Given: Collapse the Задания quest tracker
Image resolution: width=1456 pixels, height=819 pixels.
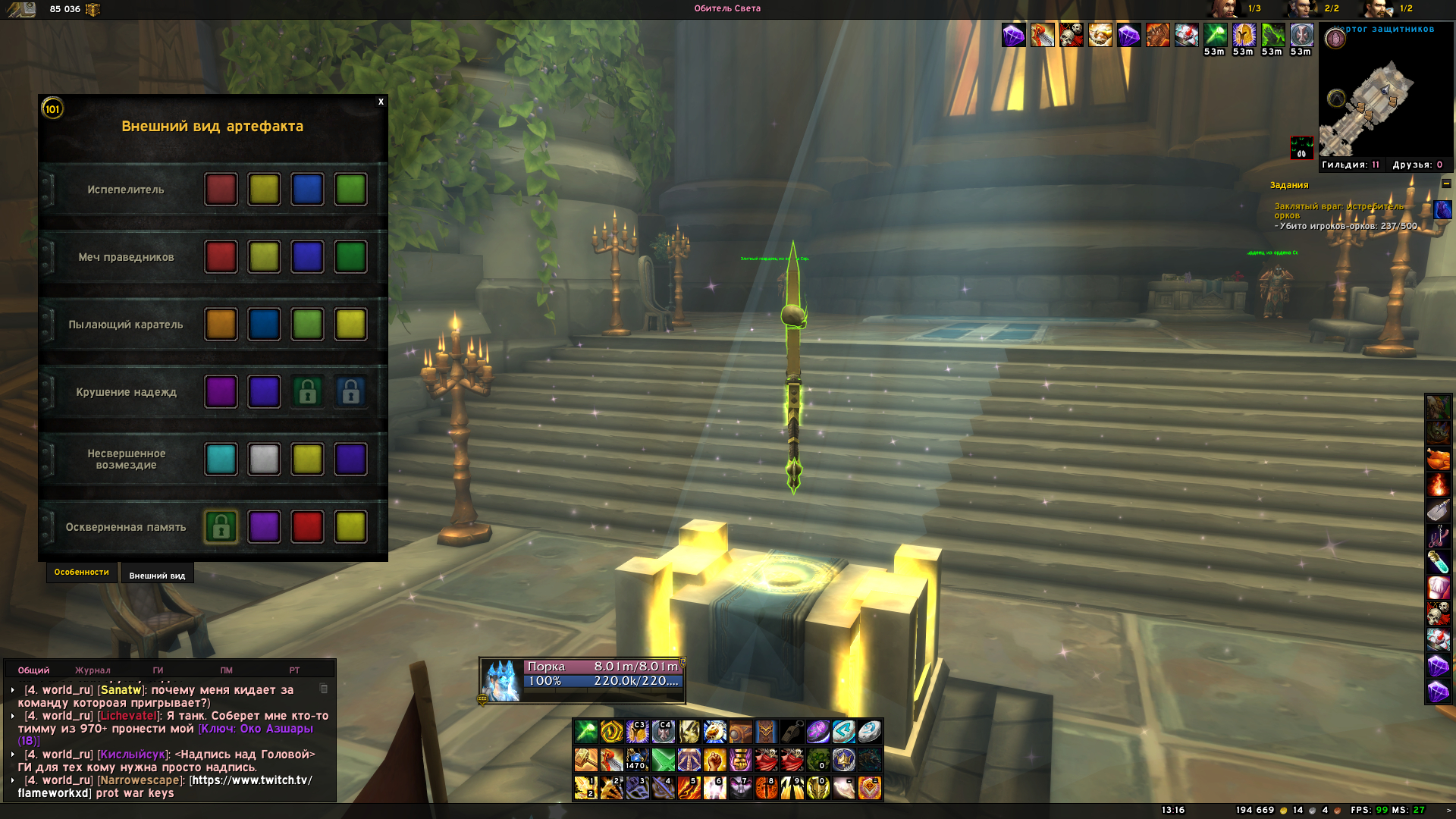Looking at the screenshot, I should [1446, 184].
